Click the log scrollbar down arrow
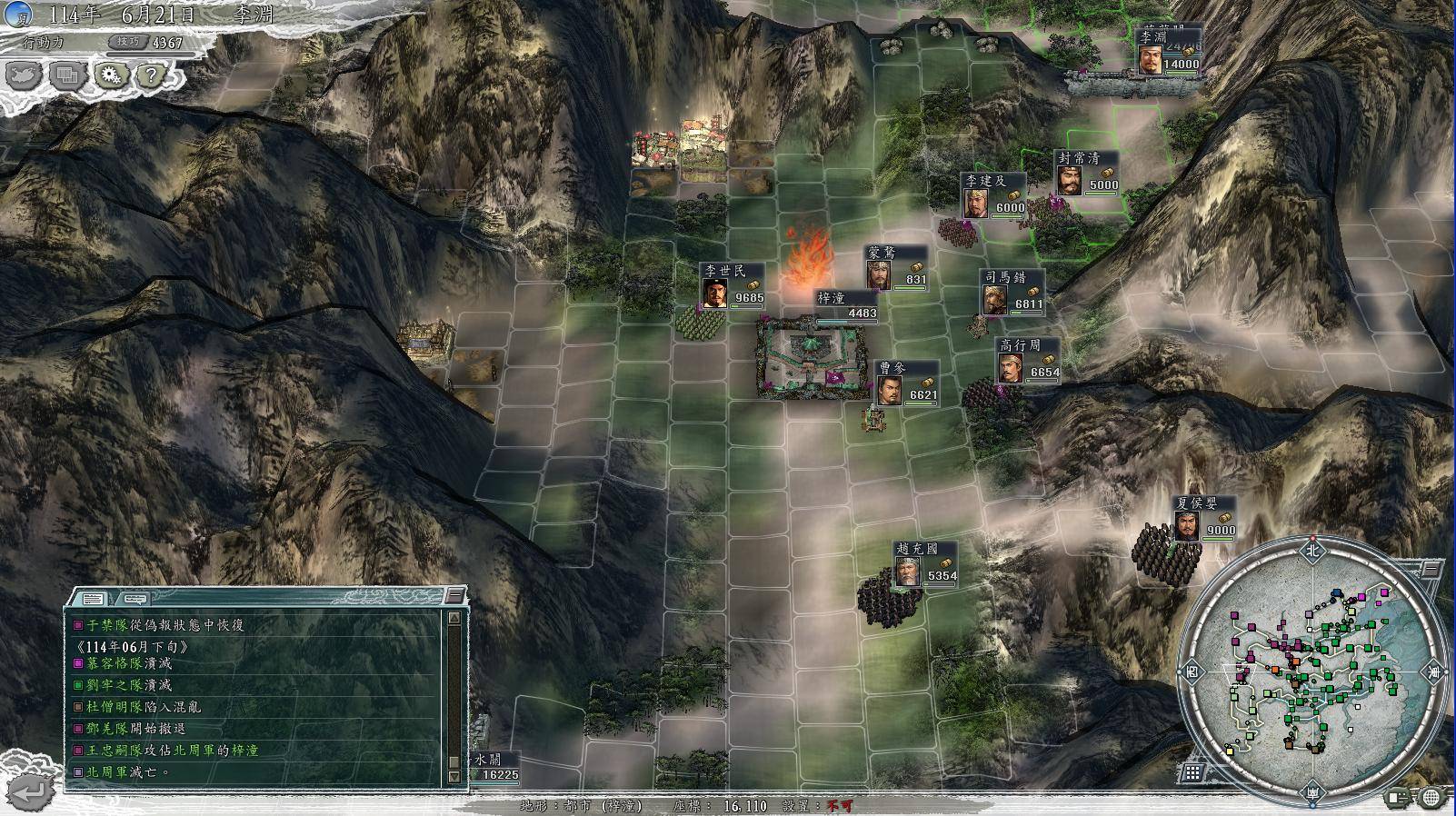The height and width of the screenshot is (816, 1456). coord(454,777)
